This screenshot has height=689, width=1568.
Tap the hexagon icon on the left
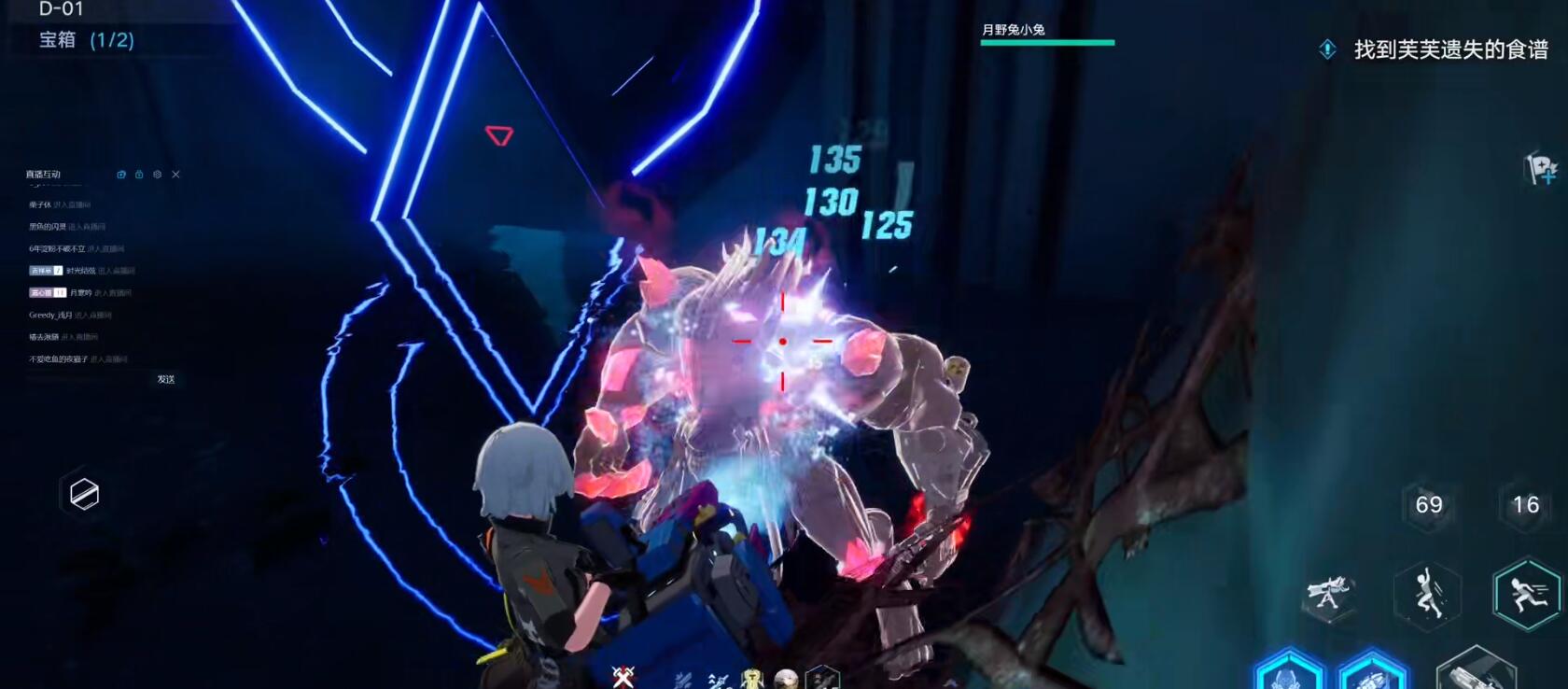84,494
